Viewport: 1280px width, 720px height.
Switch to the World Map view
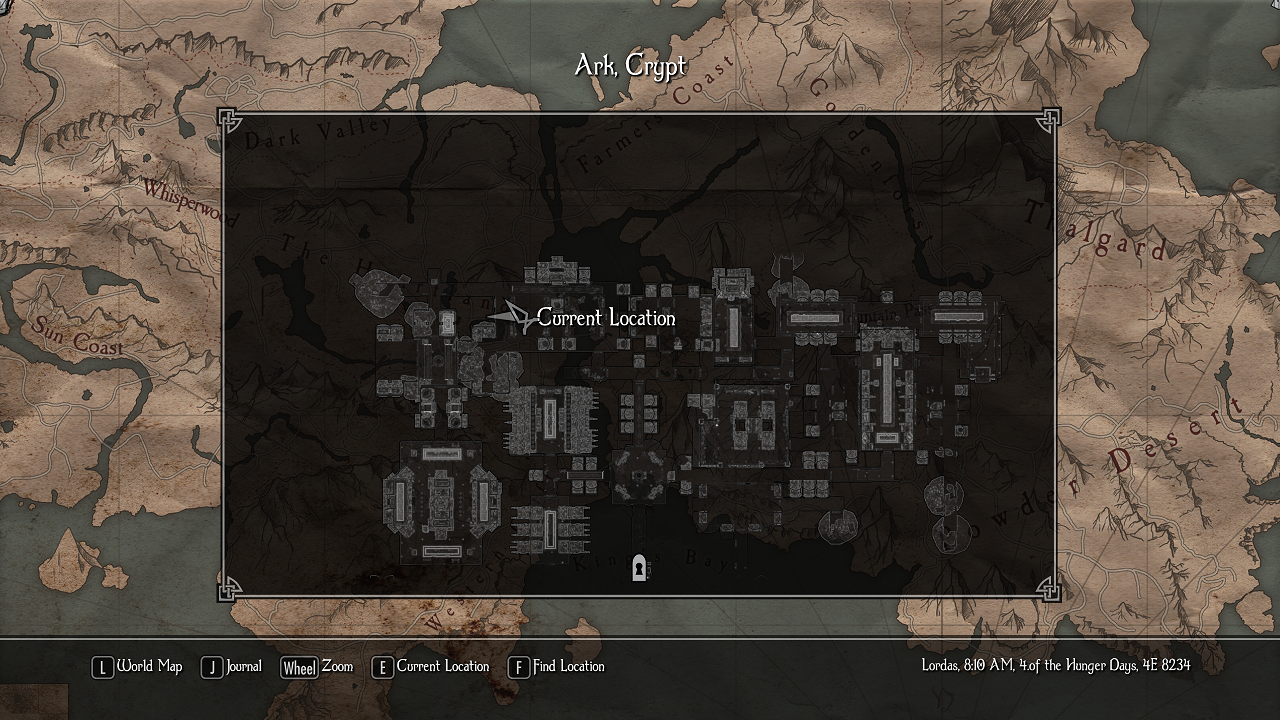(138, 667)
